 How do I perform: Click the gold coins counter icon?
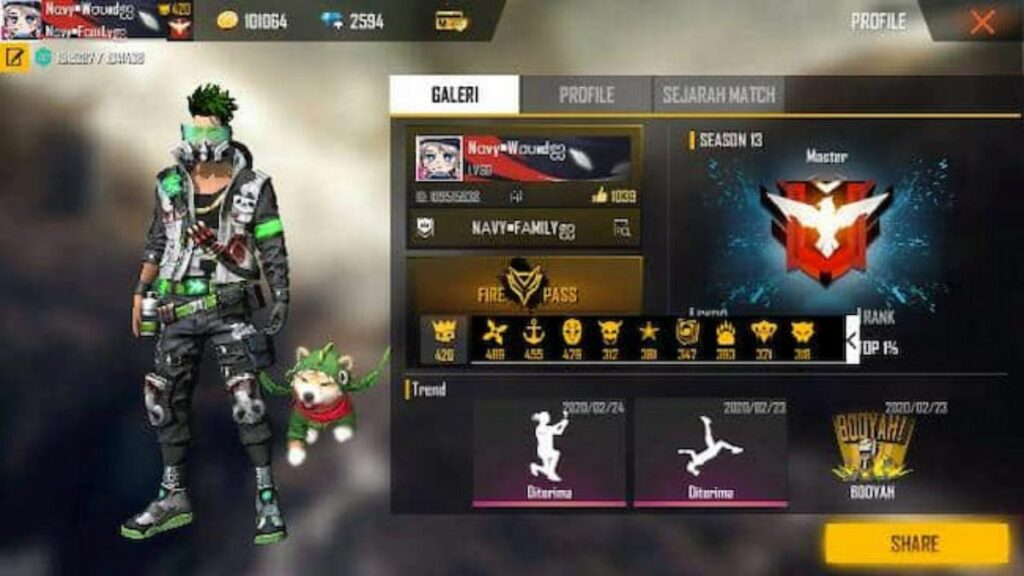click(228, 21)
